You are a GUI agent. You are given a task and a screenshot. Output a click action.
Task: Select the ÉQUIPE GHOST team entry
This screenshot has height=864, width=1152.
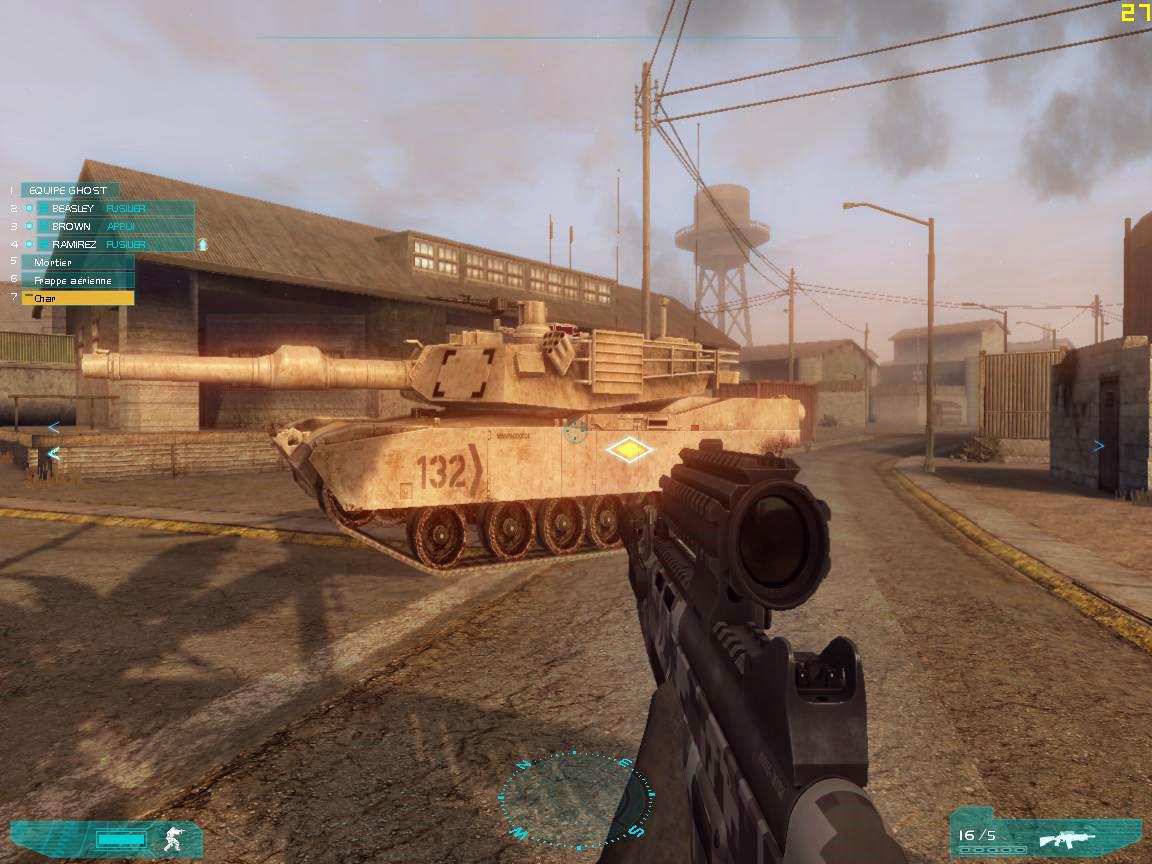click(69, 190)
